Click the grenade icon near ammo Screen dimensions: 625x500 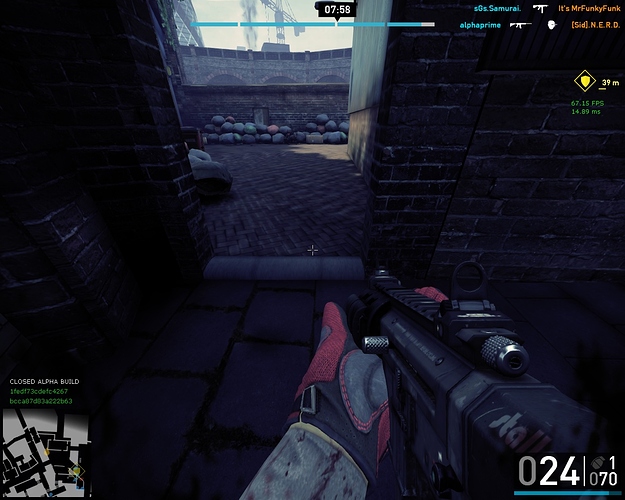597,462
